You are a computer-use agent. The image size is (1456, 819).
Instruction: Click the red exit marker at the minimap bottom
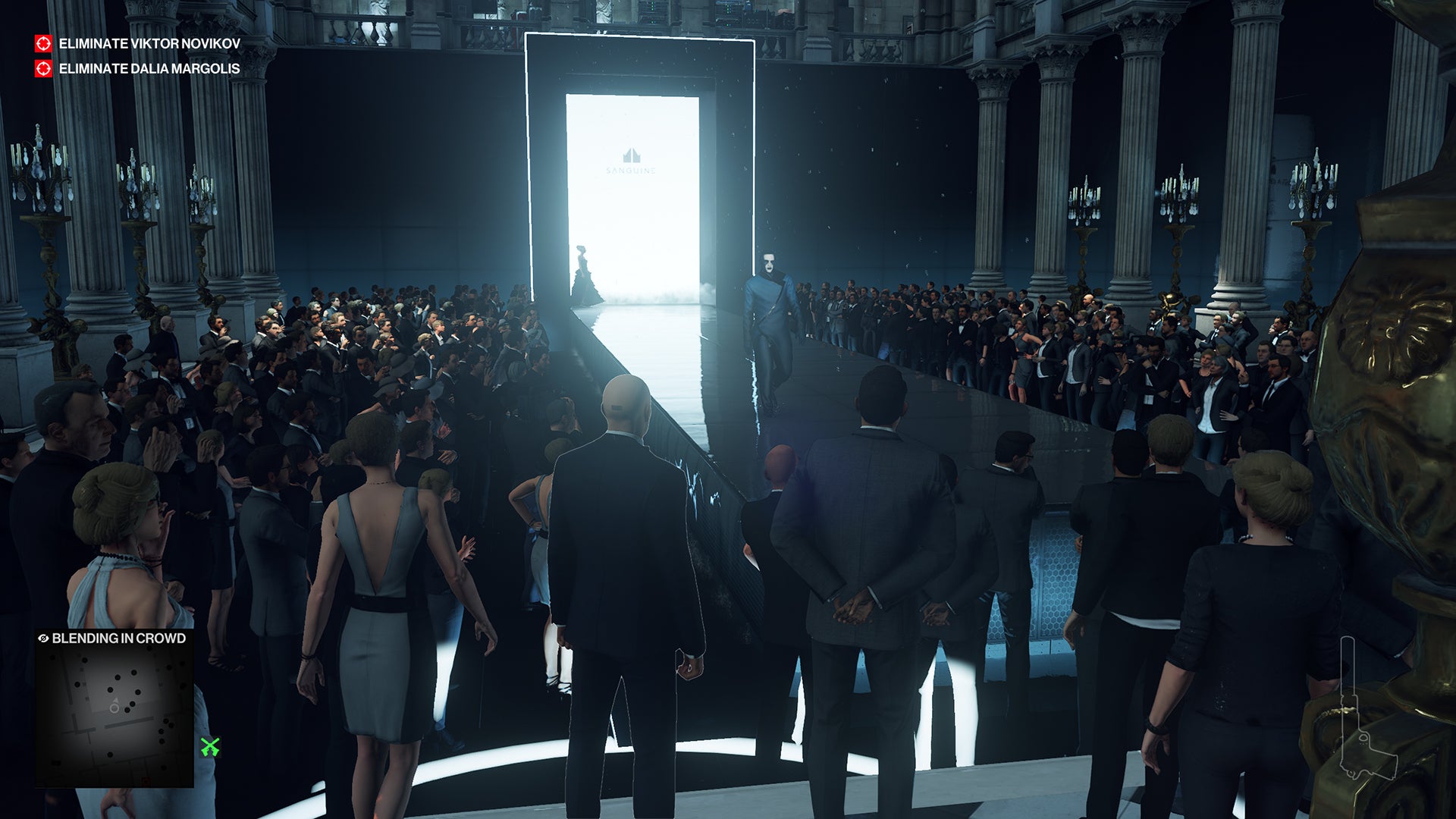pos(146,780)
